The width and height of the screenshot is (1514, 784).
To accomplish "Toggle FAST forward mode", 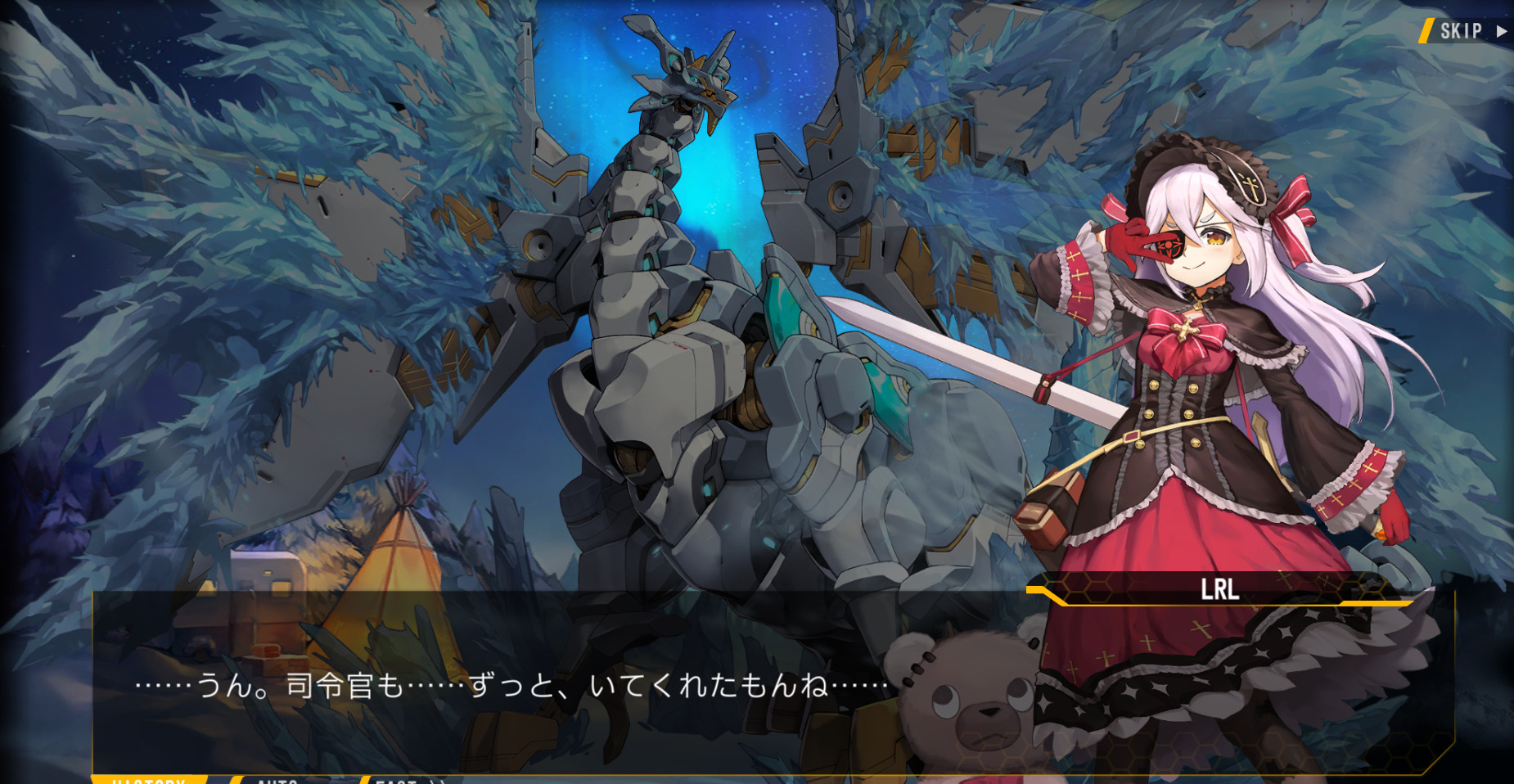I will 399,780.
